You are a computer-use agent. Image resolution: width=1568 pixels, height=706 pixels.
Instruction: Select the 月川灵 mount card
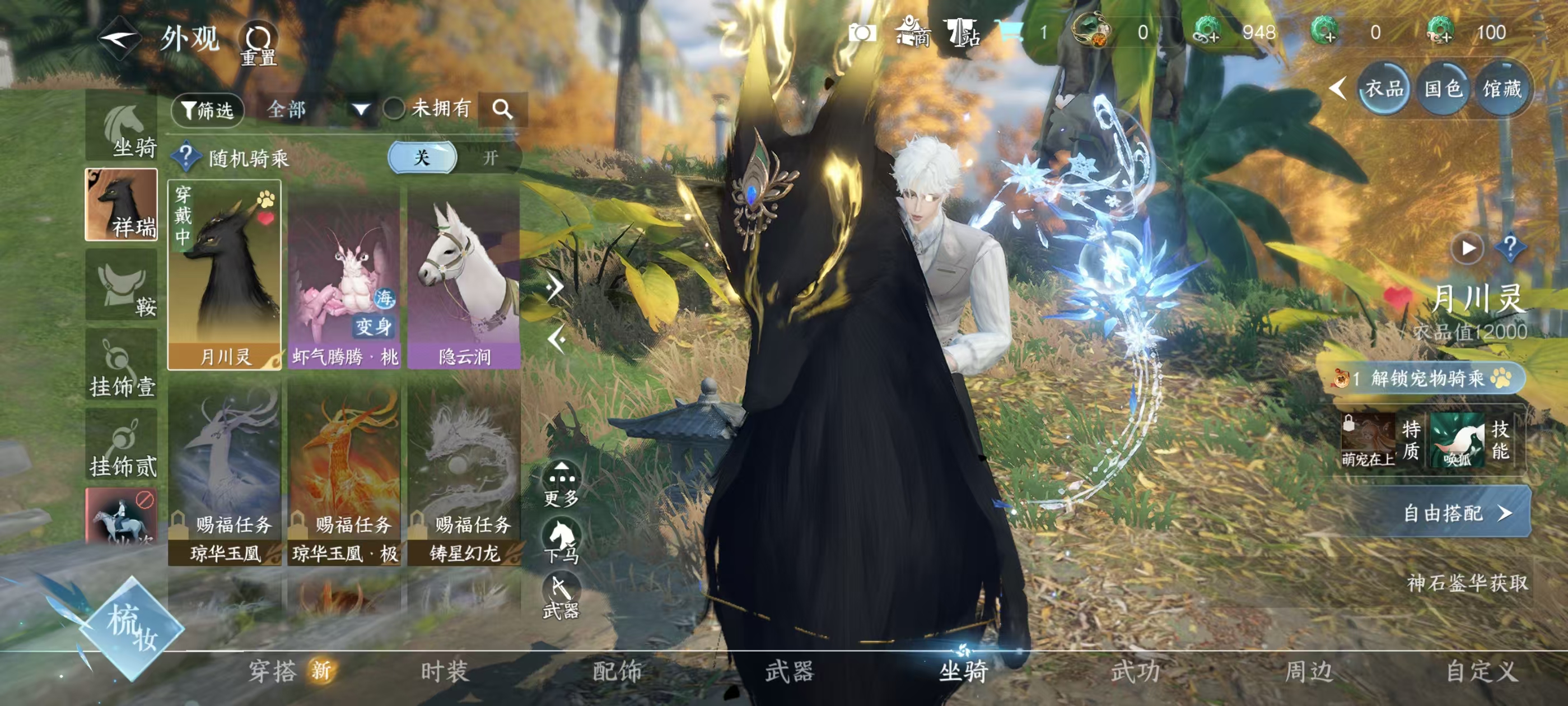[x=225, y=275]
